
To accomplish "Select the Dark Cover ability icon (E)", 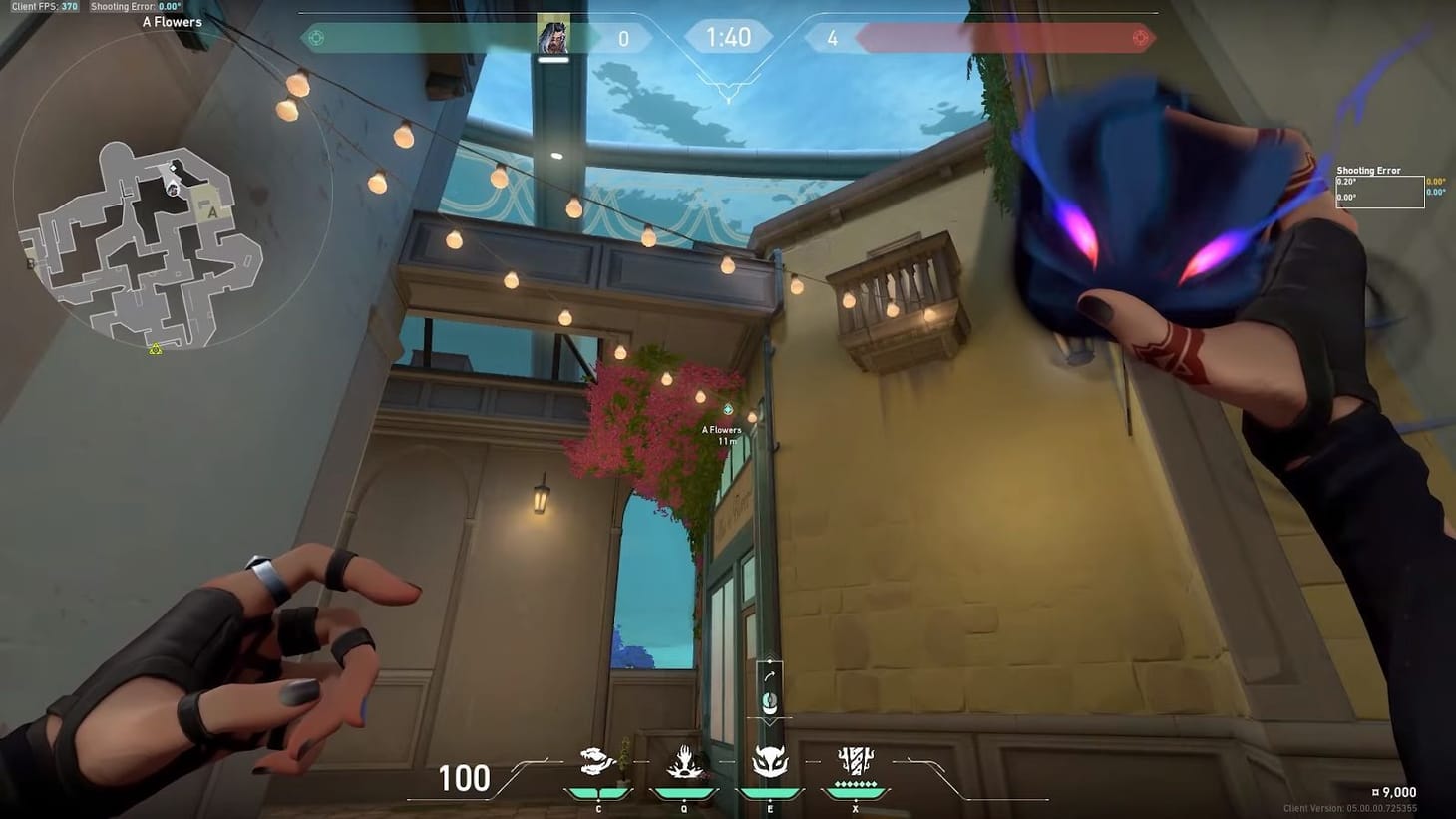I will [769, 762].
